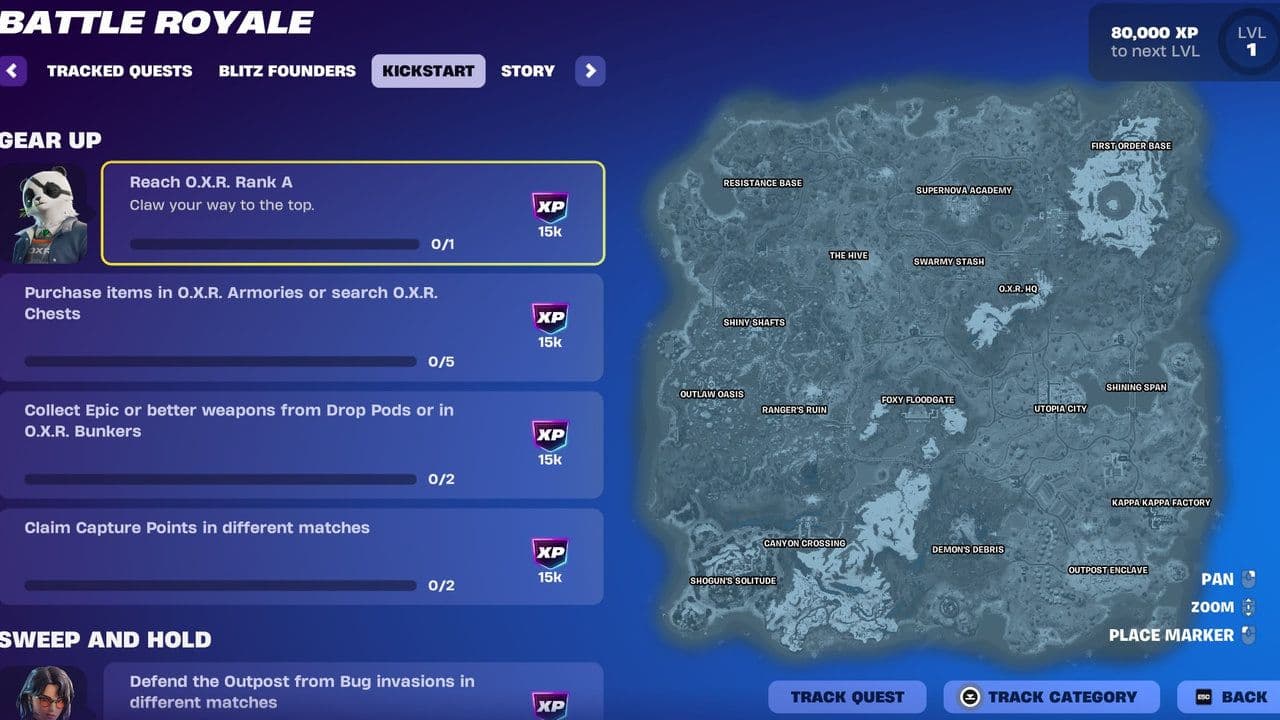This screenshot has height=720, width=1280.
Task: Expand previous quest categories with the left arrow
Action: coord(12,70)
